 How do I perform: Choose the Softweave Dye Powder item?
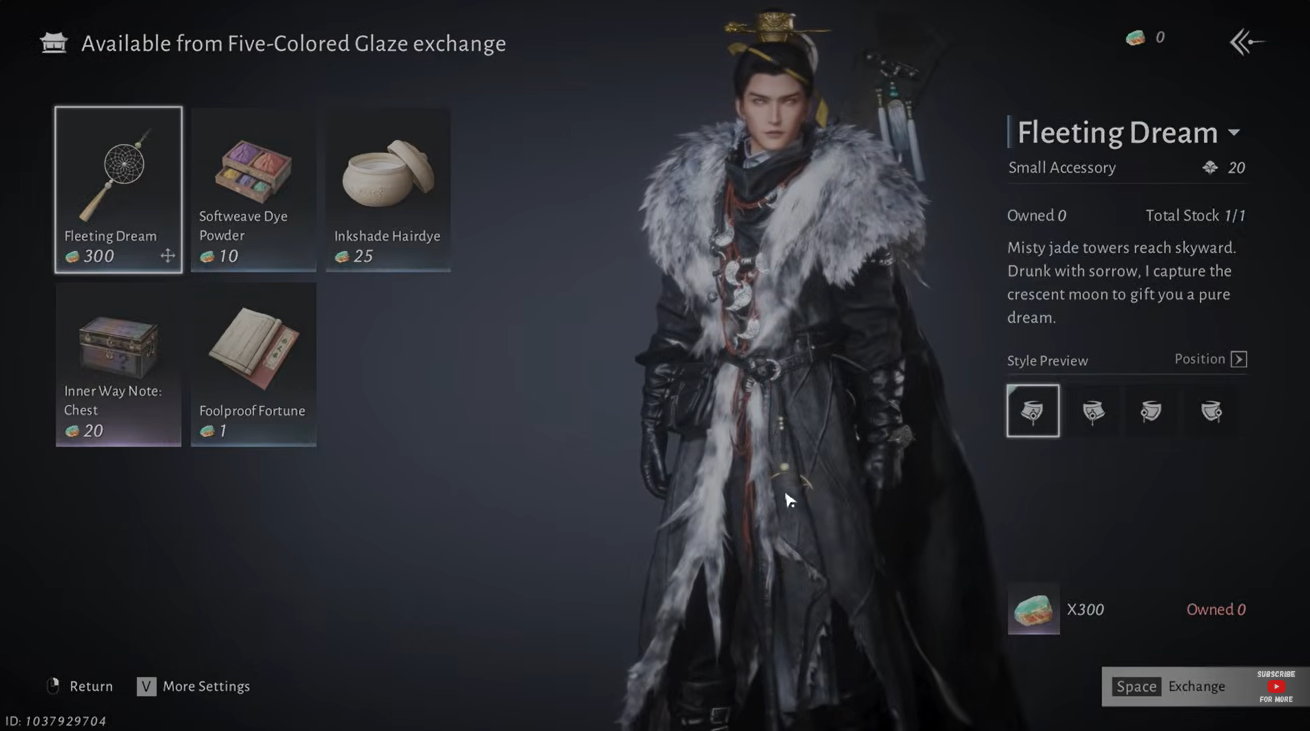tap(253, 189)
